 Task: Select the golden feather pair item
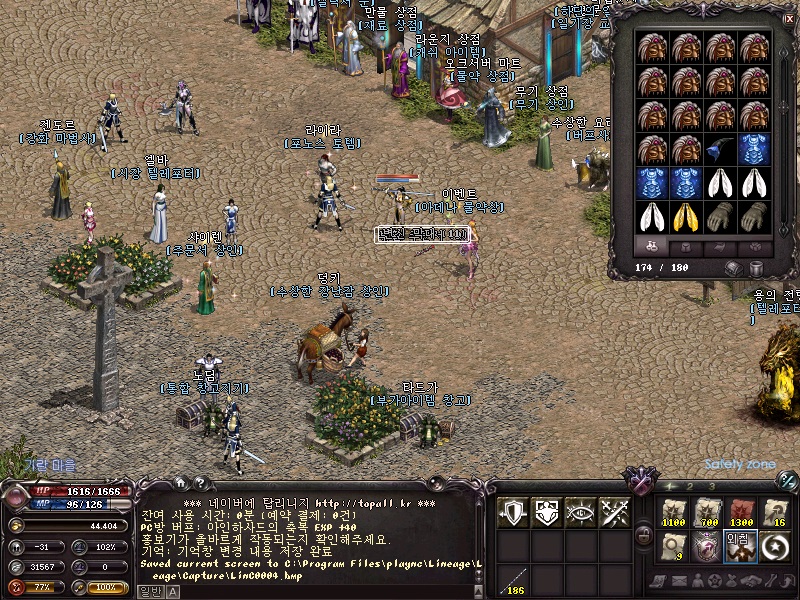pyautogui.click(x=686, y=216)
